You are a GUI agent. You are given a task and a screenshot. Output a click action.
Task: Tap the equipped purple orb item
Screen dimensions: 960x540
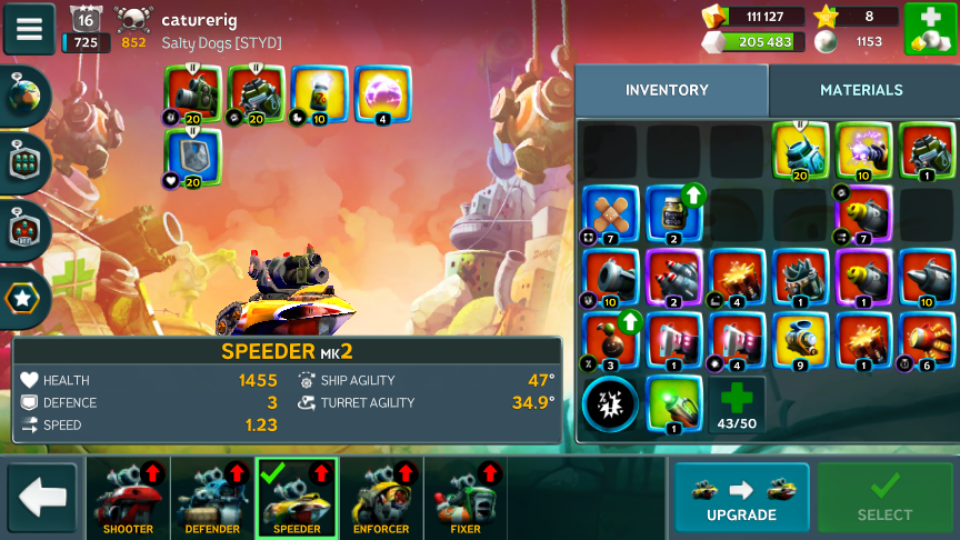click(382, 94)
